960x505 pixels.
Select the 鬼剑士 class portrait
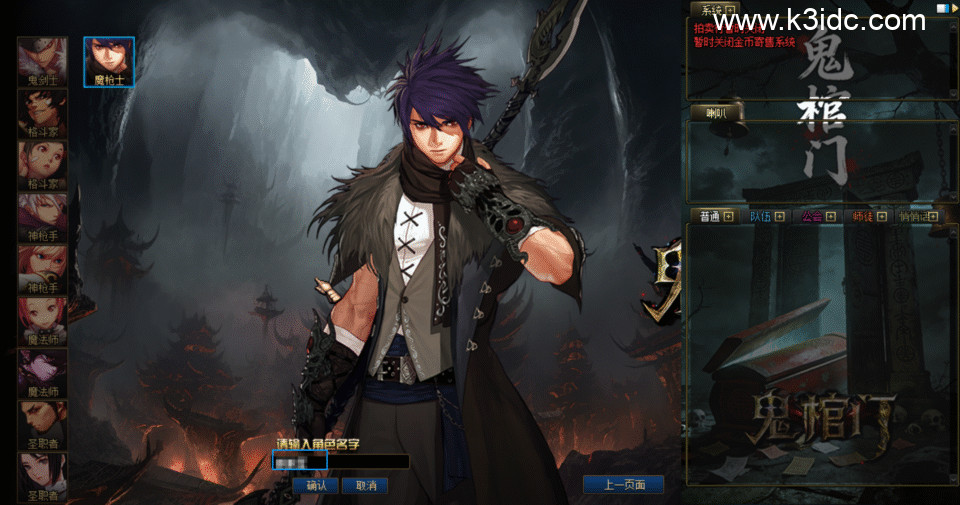coord(42,60)
